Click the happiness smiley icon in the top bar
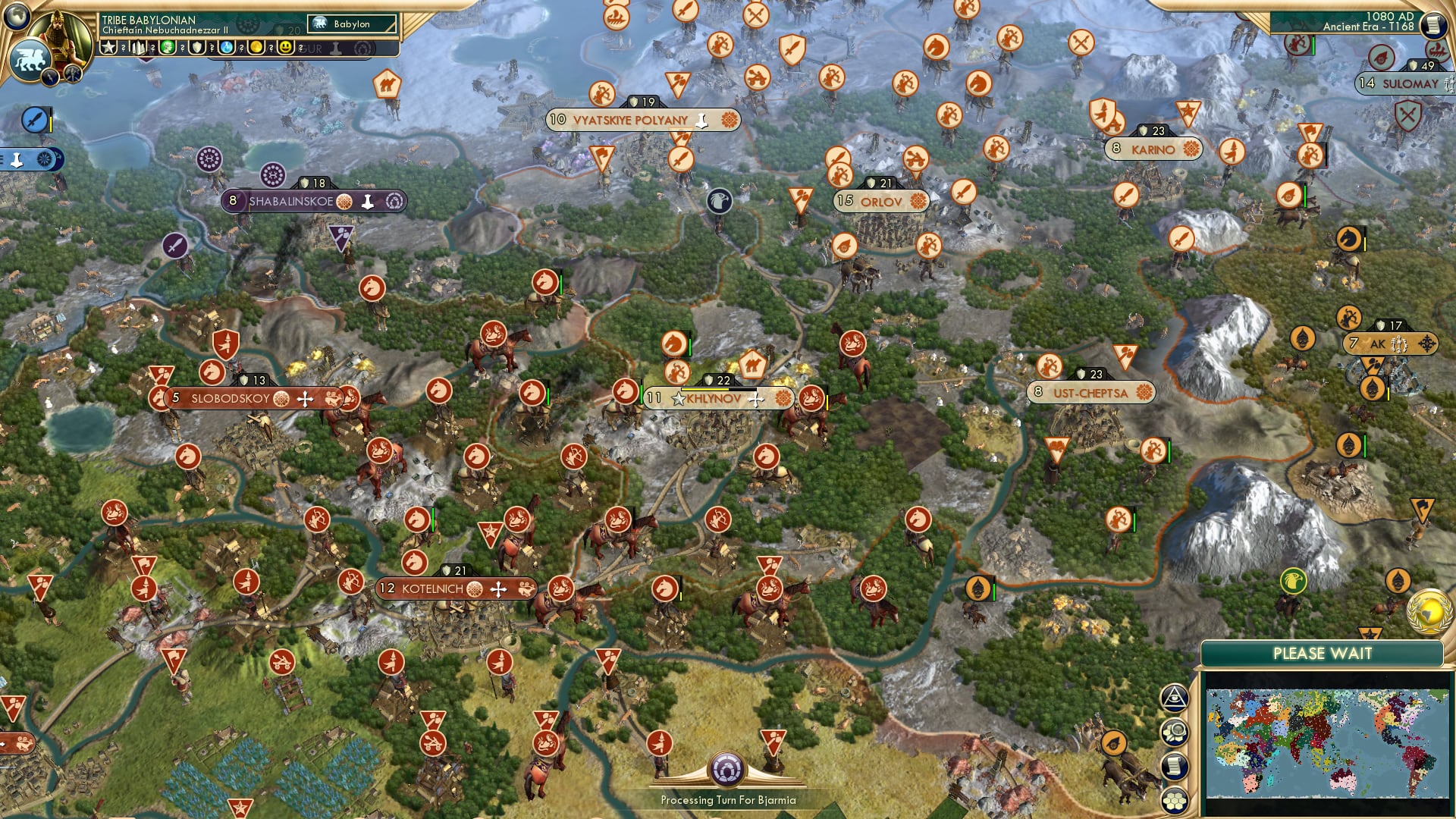The image size is (1456, 819). pyautogui.click(x=285, y=48)
